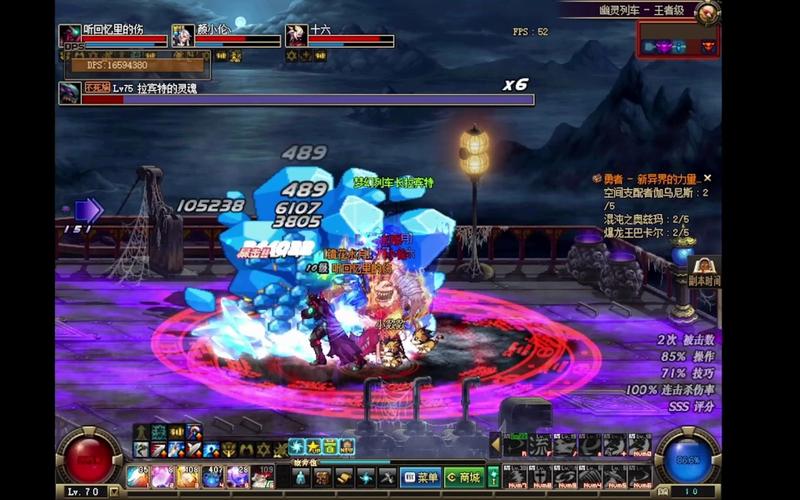Activate the 流 skill icon
Image resolution: width=800 pixels, height=500 pixels.
click(x=541, y=445)
